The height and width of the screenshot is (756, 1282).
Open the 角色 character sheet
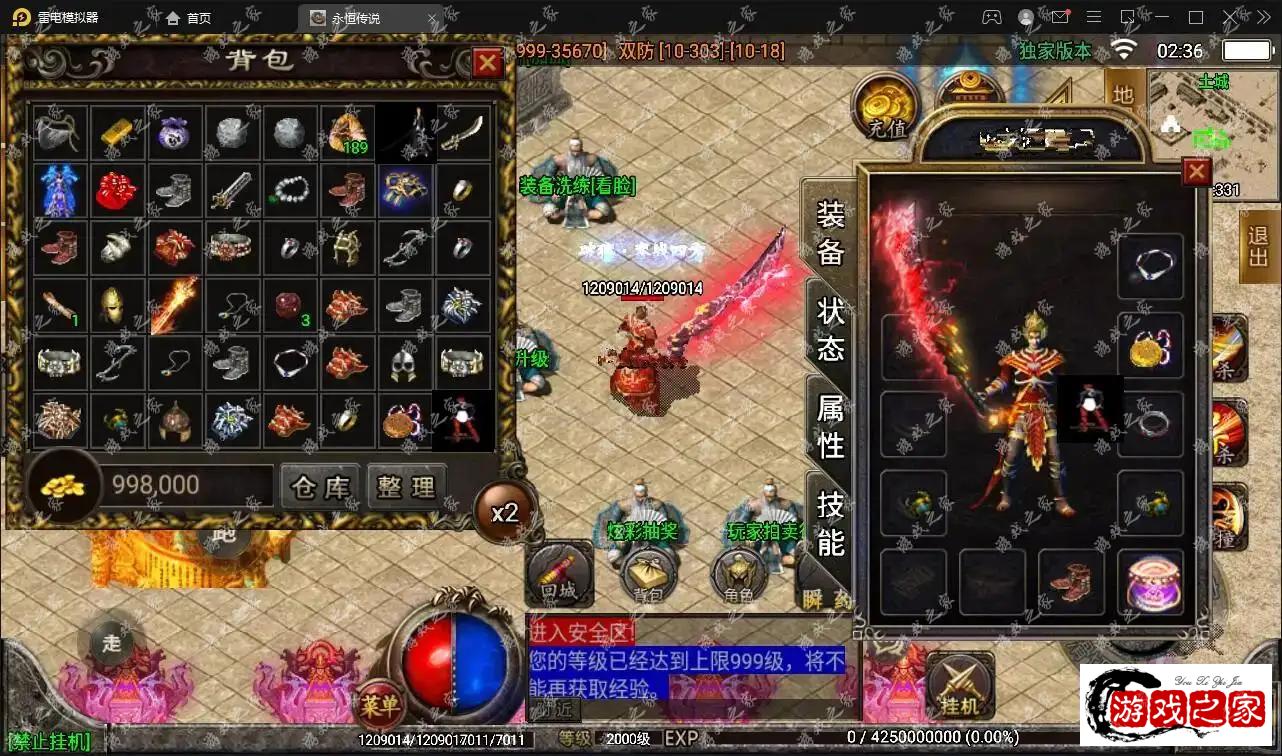[x=739, y=576]
